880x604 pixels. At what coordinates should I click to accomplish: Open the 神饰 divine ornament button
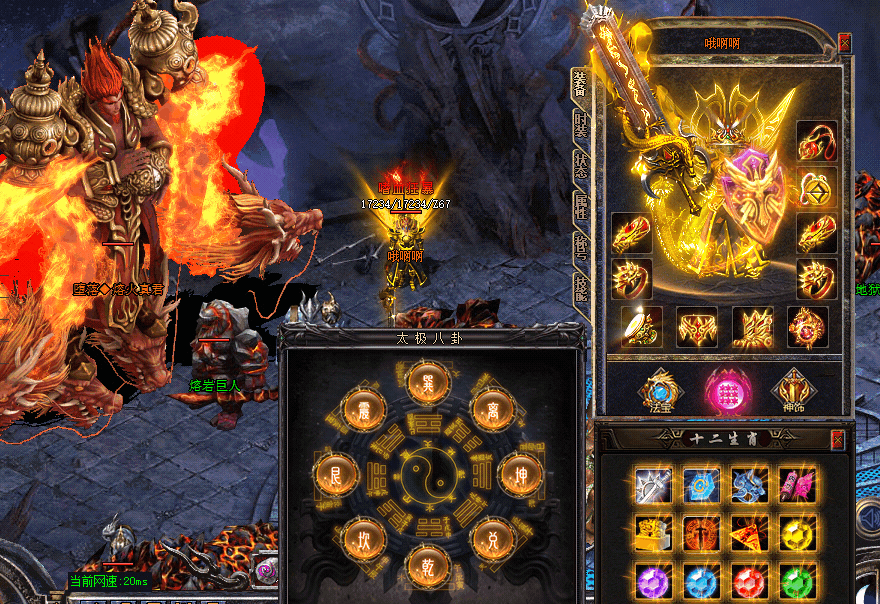(789, 388)
